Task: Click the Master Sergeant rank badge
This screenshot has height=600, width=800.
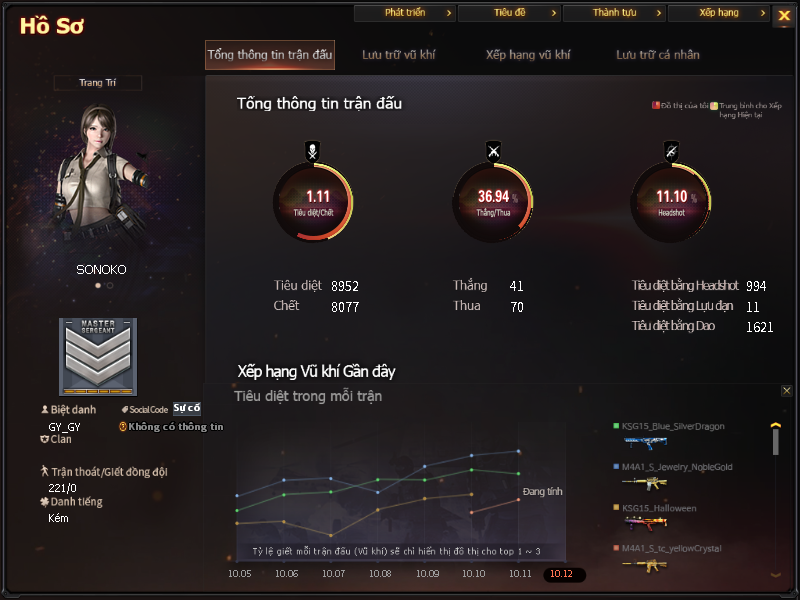Action: click(98, 357)
